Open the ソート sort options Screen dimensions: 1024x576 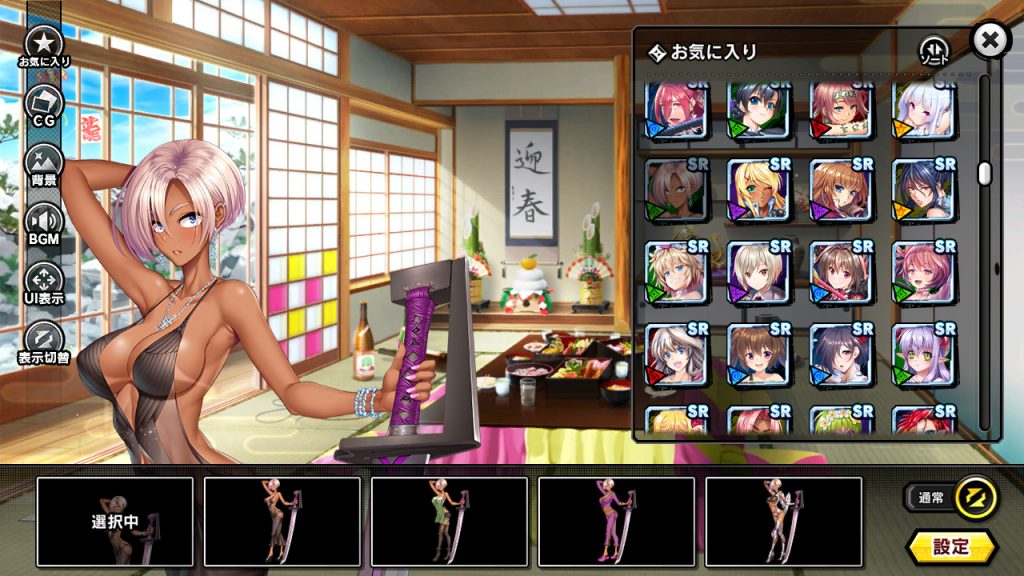pos(933,51)
